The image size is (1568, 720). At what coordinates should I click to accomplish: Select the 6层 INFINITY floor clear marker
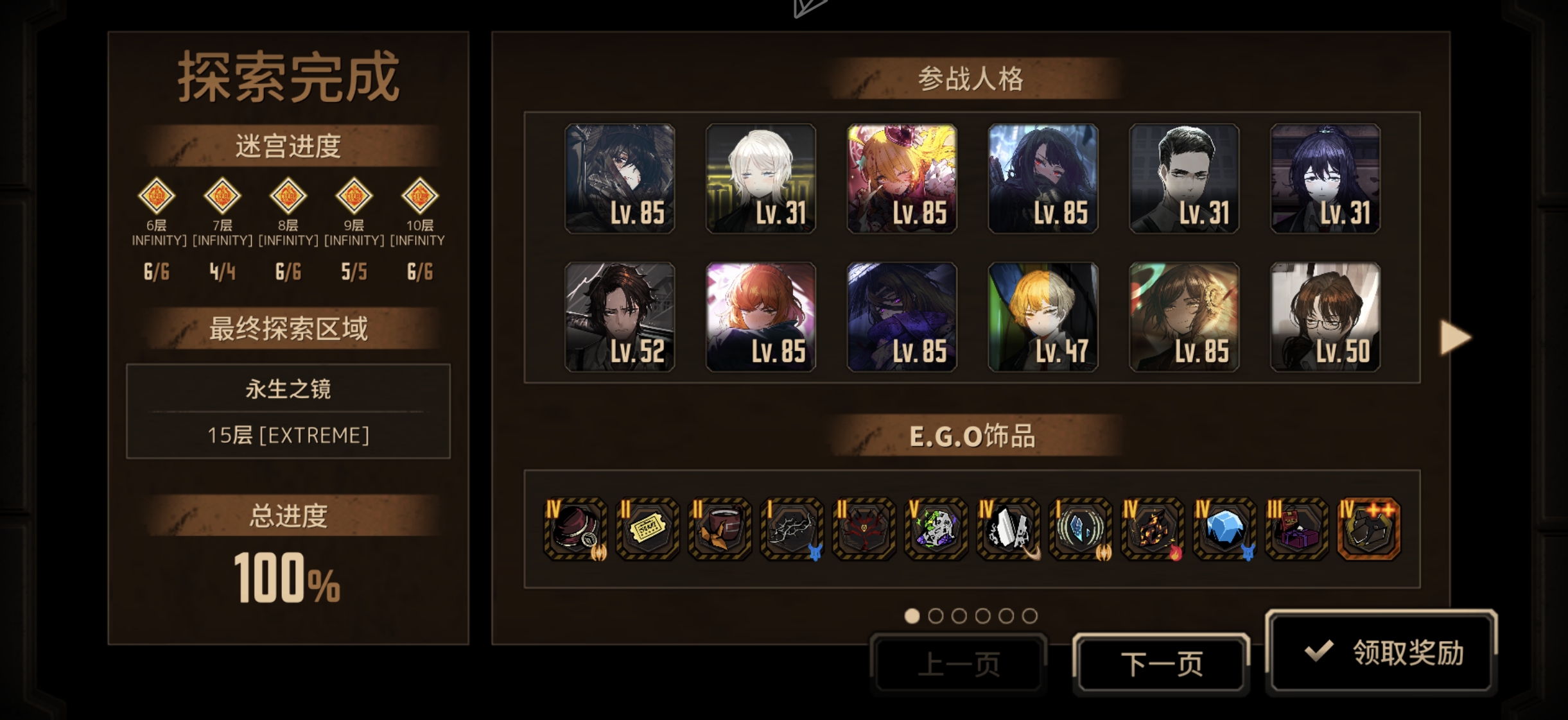click(157, 196)
